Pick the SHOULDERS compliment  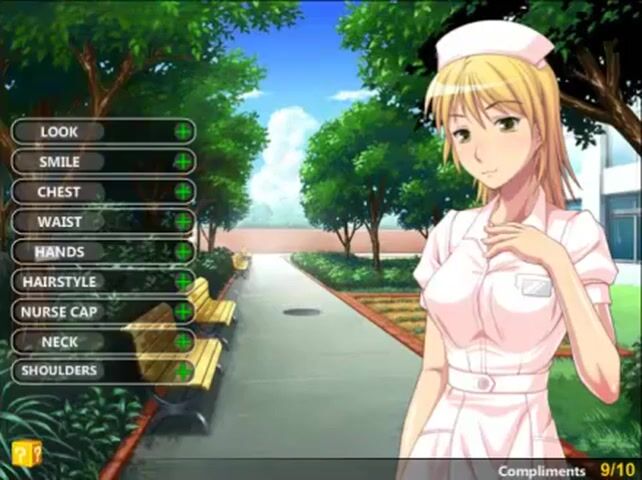[x=102, y=370]
